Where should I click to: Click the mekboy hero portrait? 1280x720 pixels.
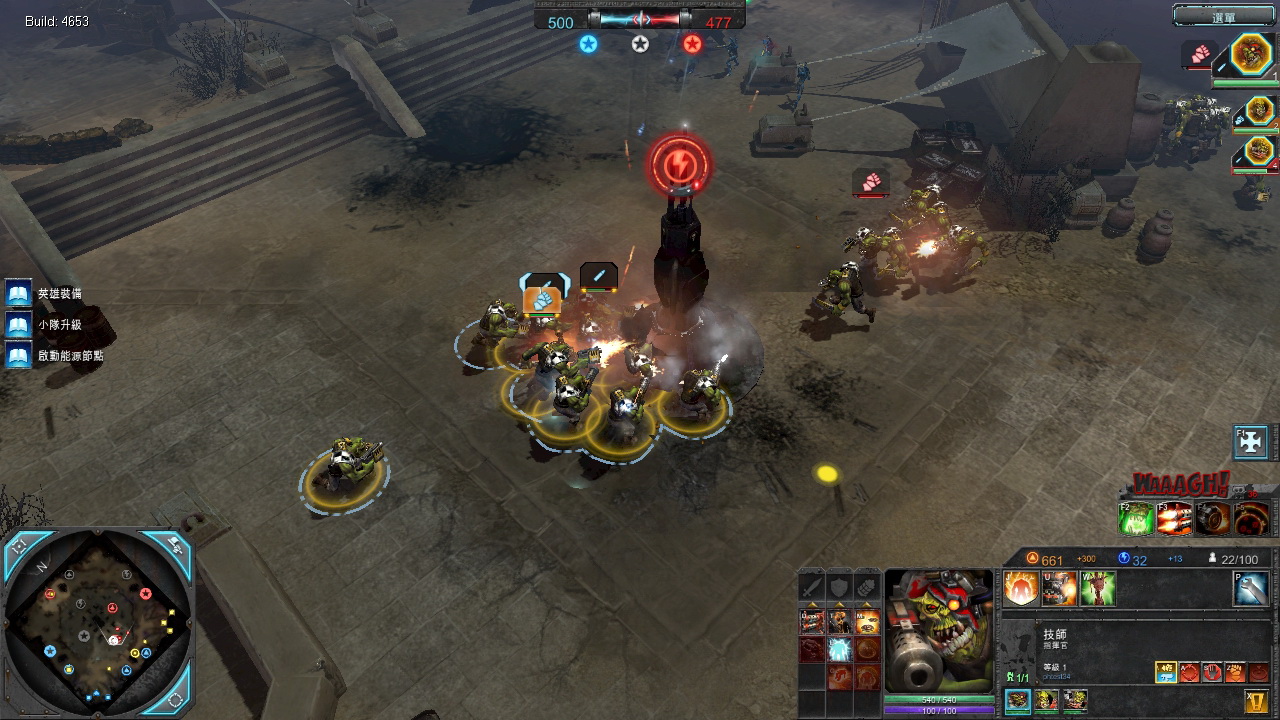(x=939, y=630)
